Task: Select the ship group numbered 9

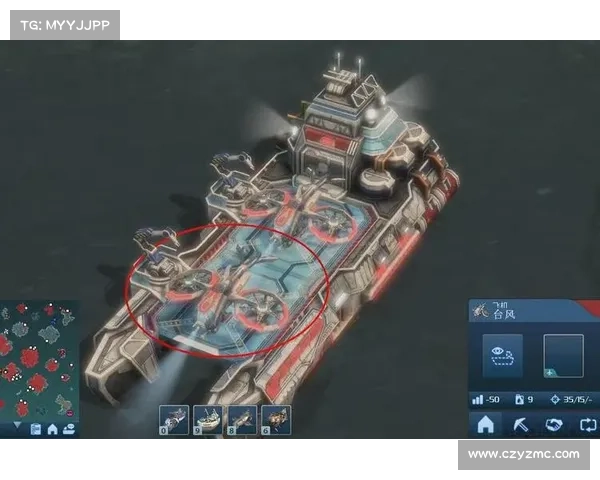Action: tap(208, 419)
